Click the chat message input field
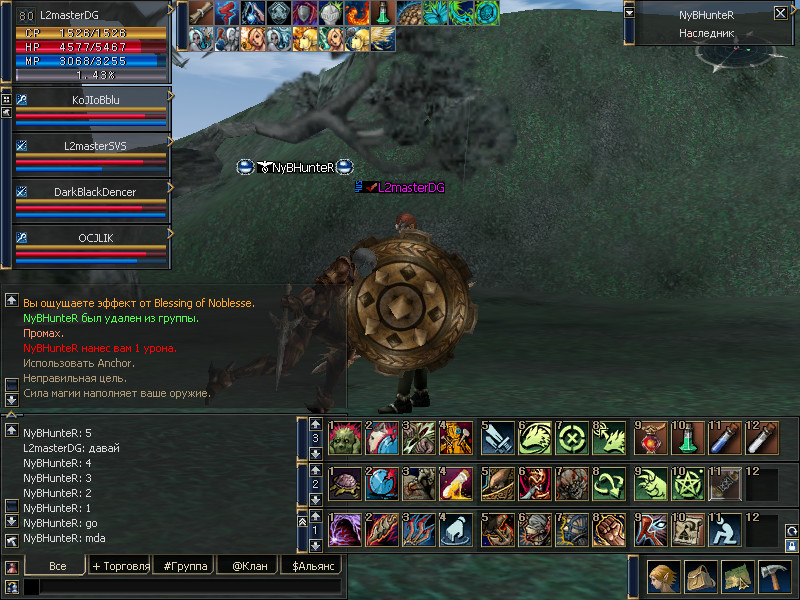This screenshot has width=800, height=600. click(x=180, y=587)
